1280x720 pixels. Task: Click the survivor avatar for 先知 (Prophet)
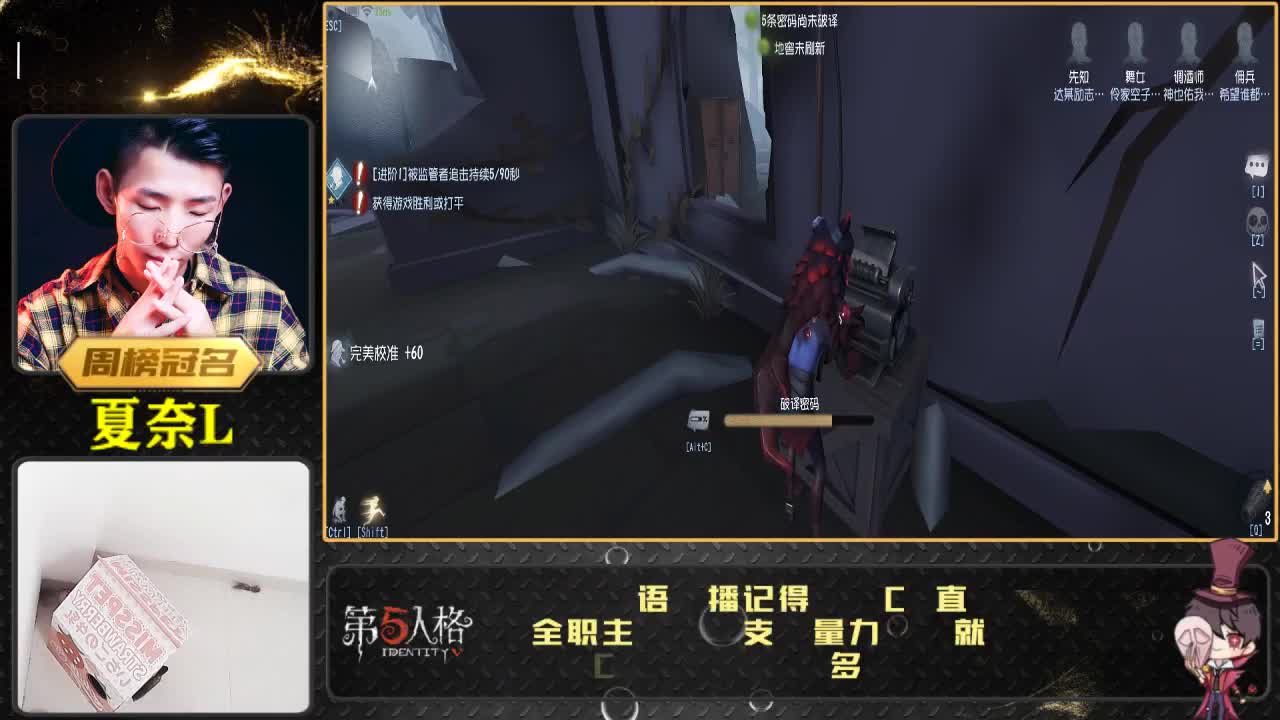[1080, 45]
